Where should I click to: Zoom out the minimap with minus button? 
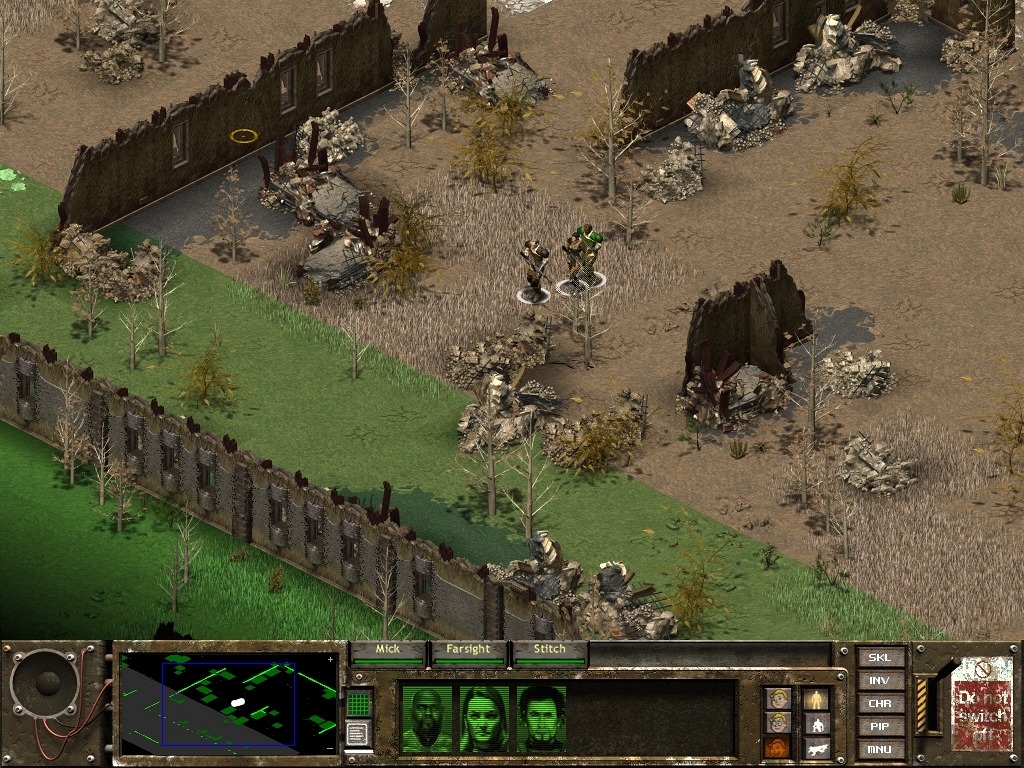click(331, 748)
